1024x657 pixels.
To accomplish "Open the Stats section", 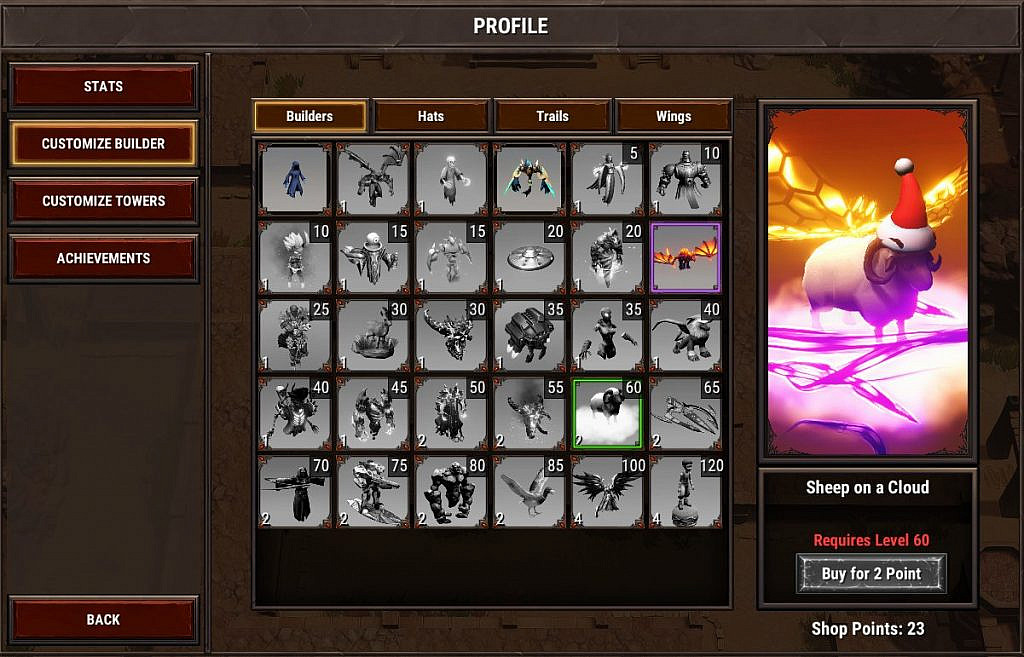I will [x=103, y=87].
